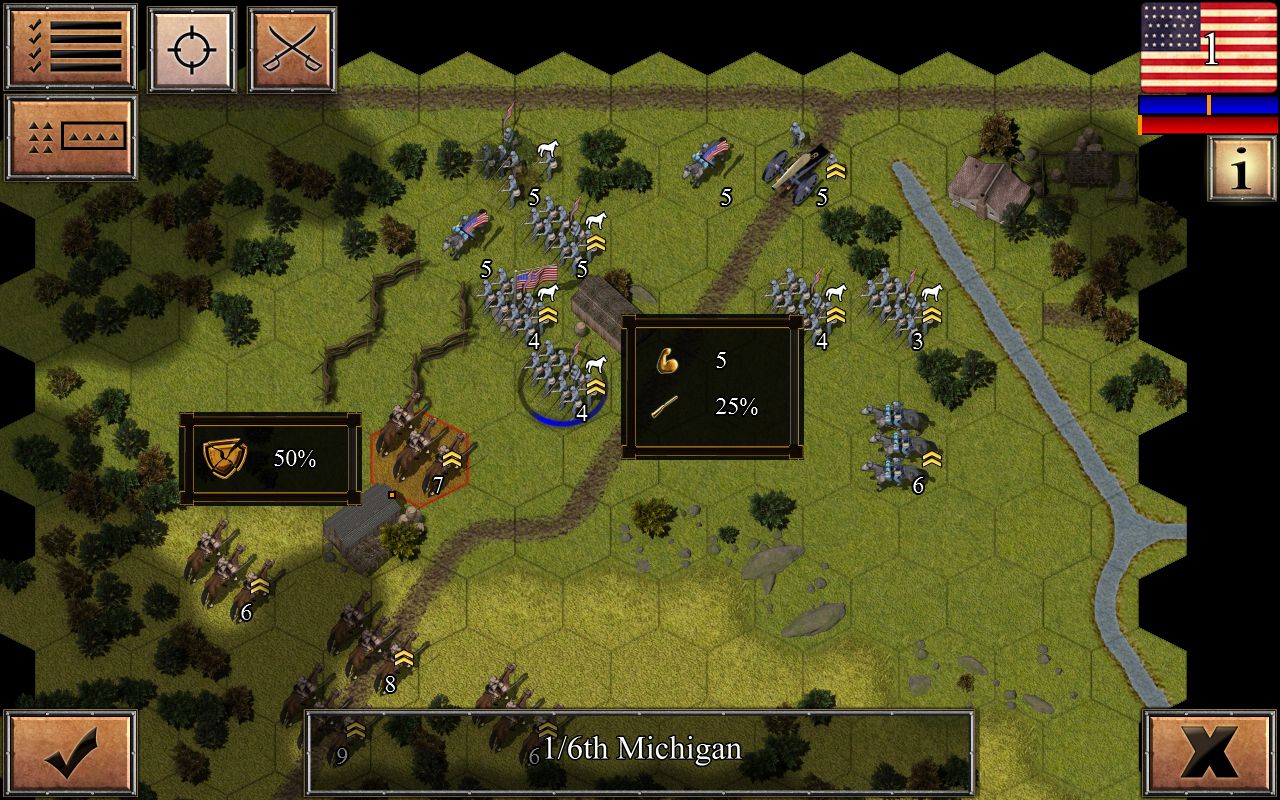Open the checklist objectives menu
1280x800 pixels.
71,48
